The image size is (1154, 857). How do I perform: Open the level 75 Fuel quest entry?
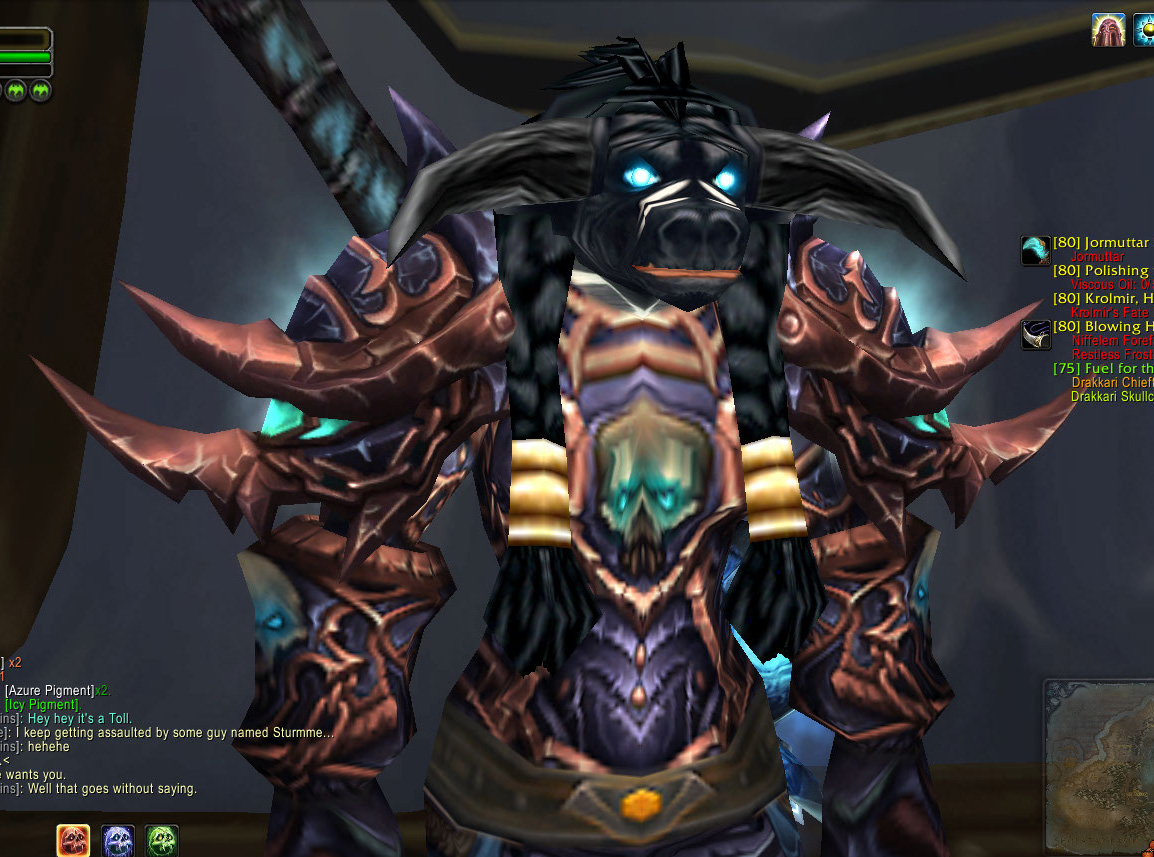tap(1102, 368)
